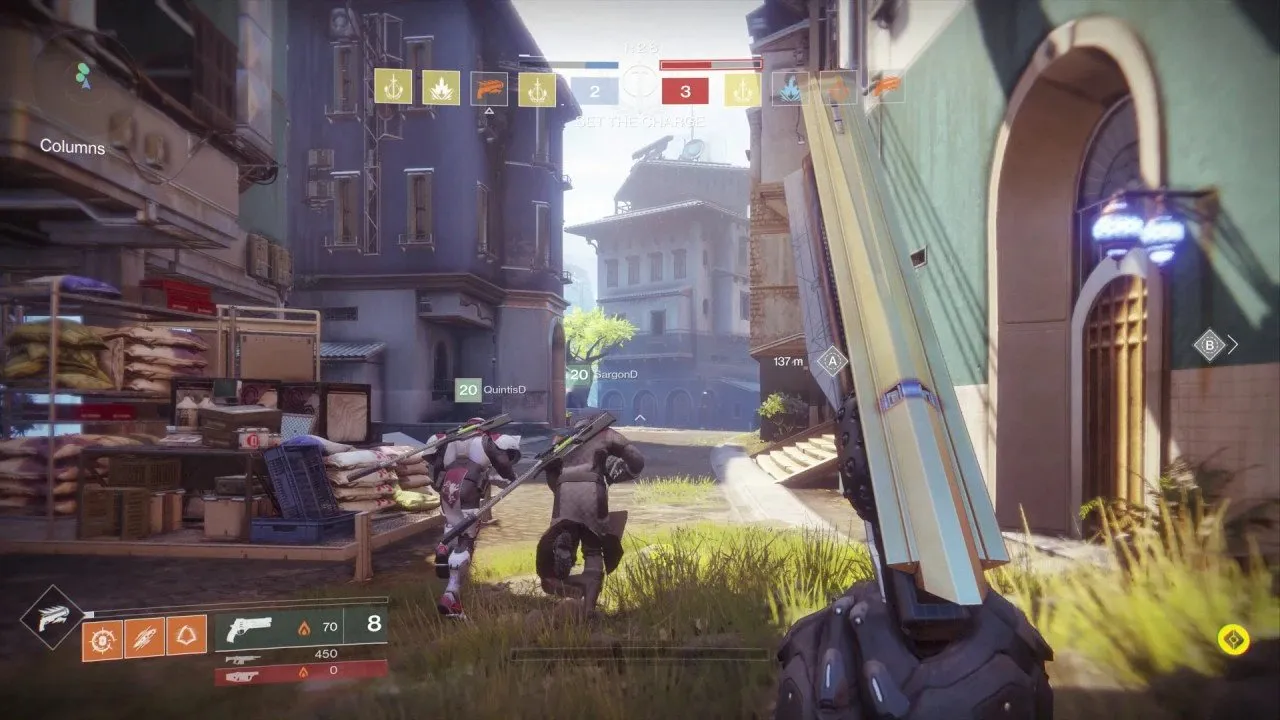Activate the Golden Gun super icon
The height and width of the screenshot is (720, 1280).
point(52,617)
